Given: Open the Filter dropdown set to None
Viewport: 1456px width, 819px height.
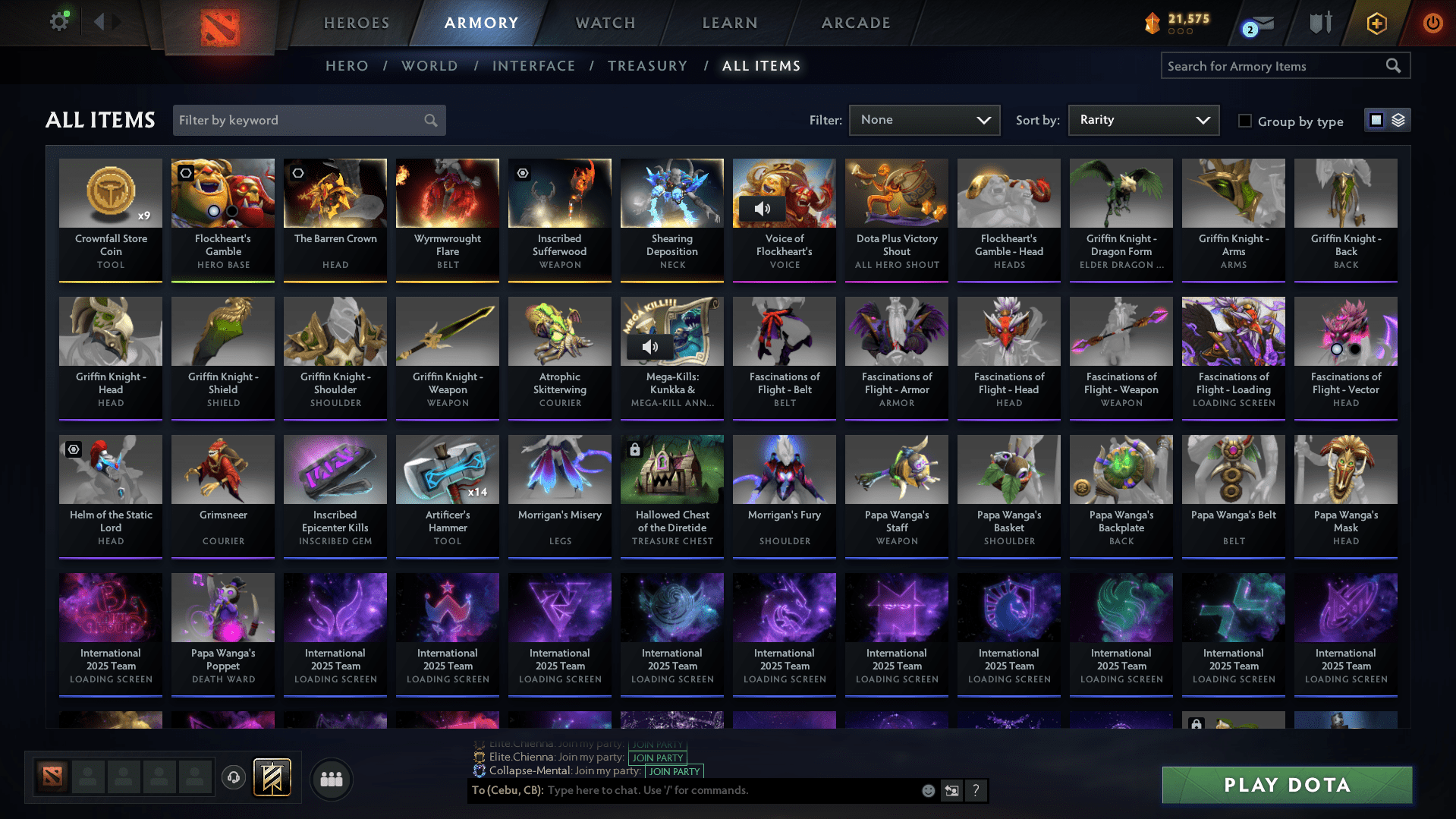Looking at the screenshot, I should [923, 119].
